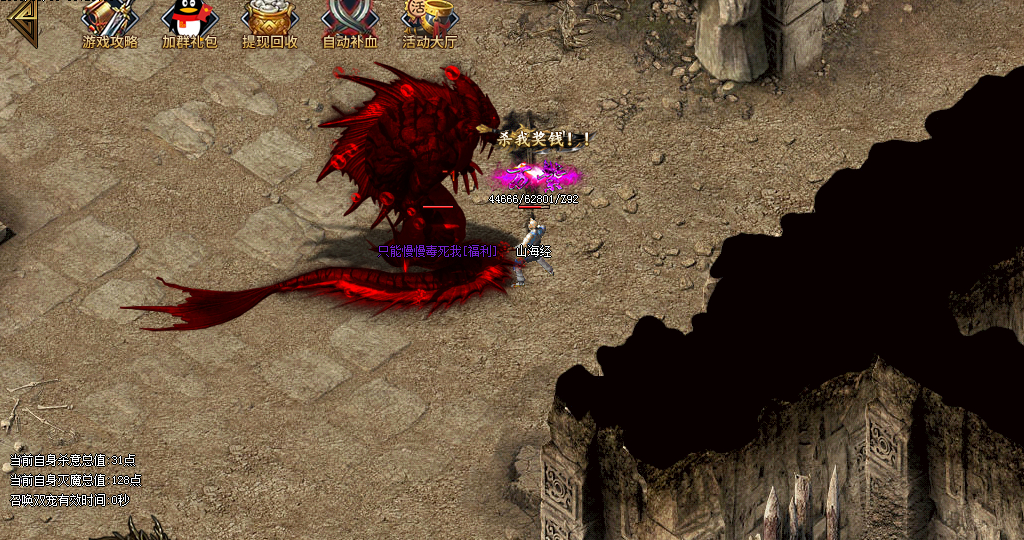Click the golden arrow collapse button
The height and width of the screenshot is (540, 1024).
(20, 20)
